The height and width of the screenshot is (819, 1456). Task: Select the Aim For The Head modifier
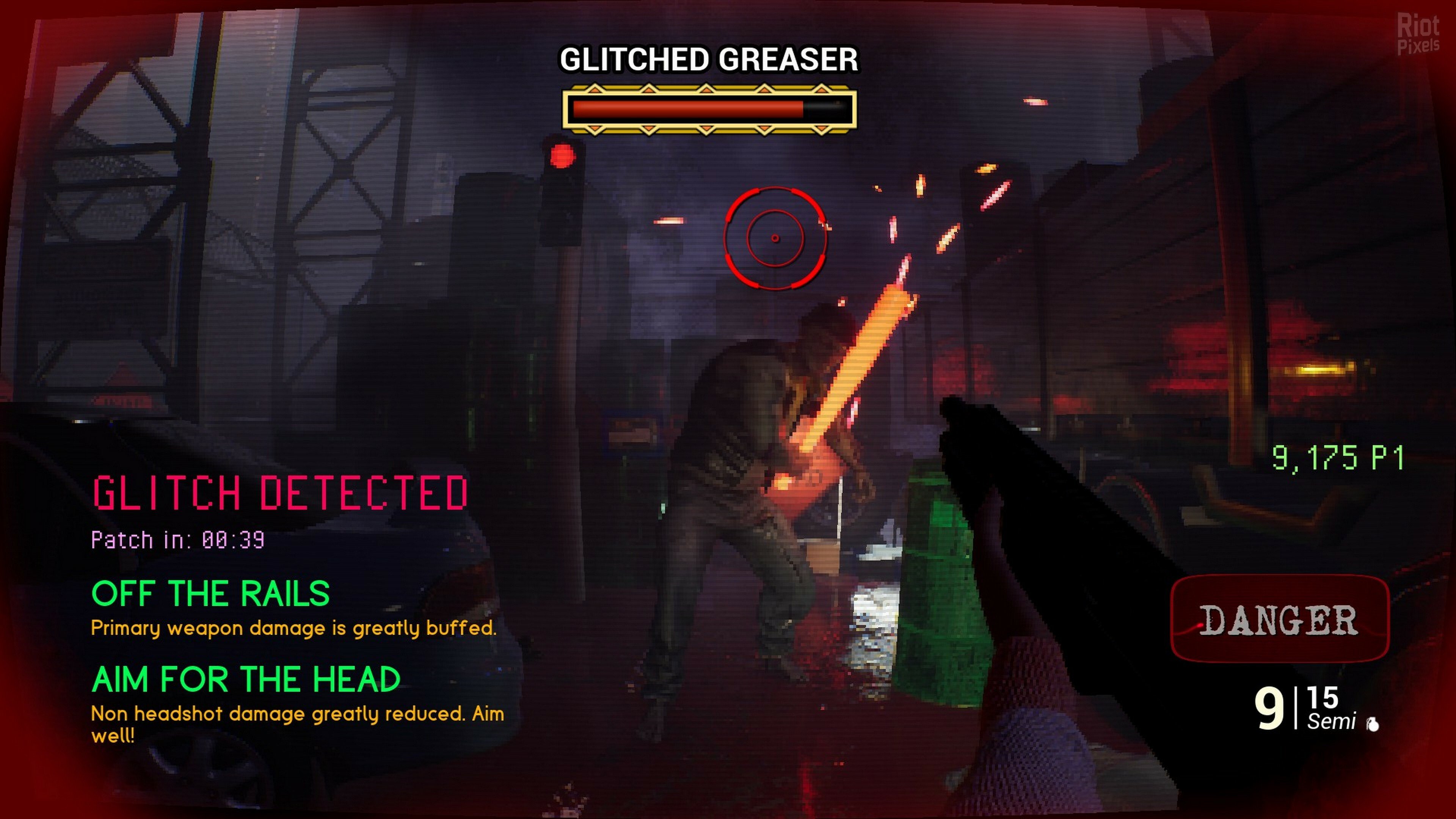click(x=246, y=679)
